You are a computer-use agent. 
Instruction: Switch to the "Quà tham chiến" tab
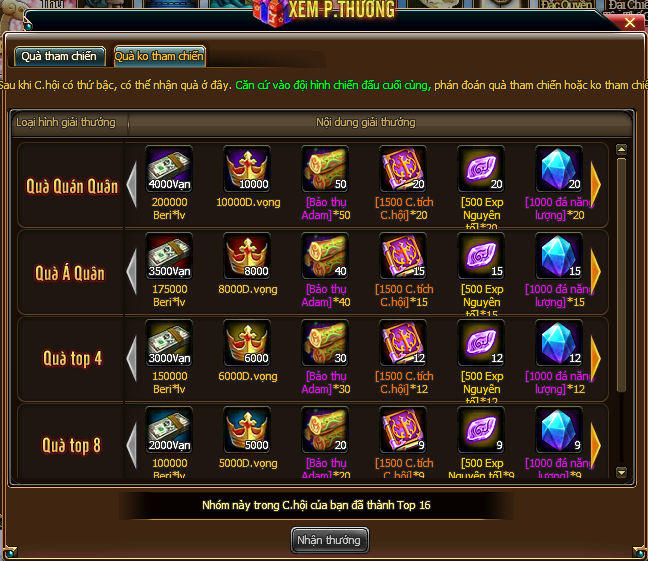point(58,56)
